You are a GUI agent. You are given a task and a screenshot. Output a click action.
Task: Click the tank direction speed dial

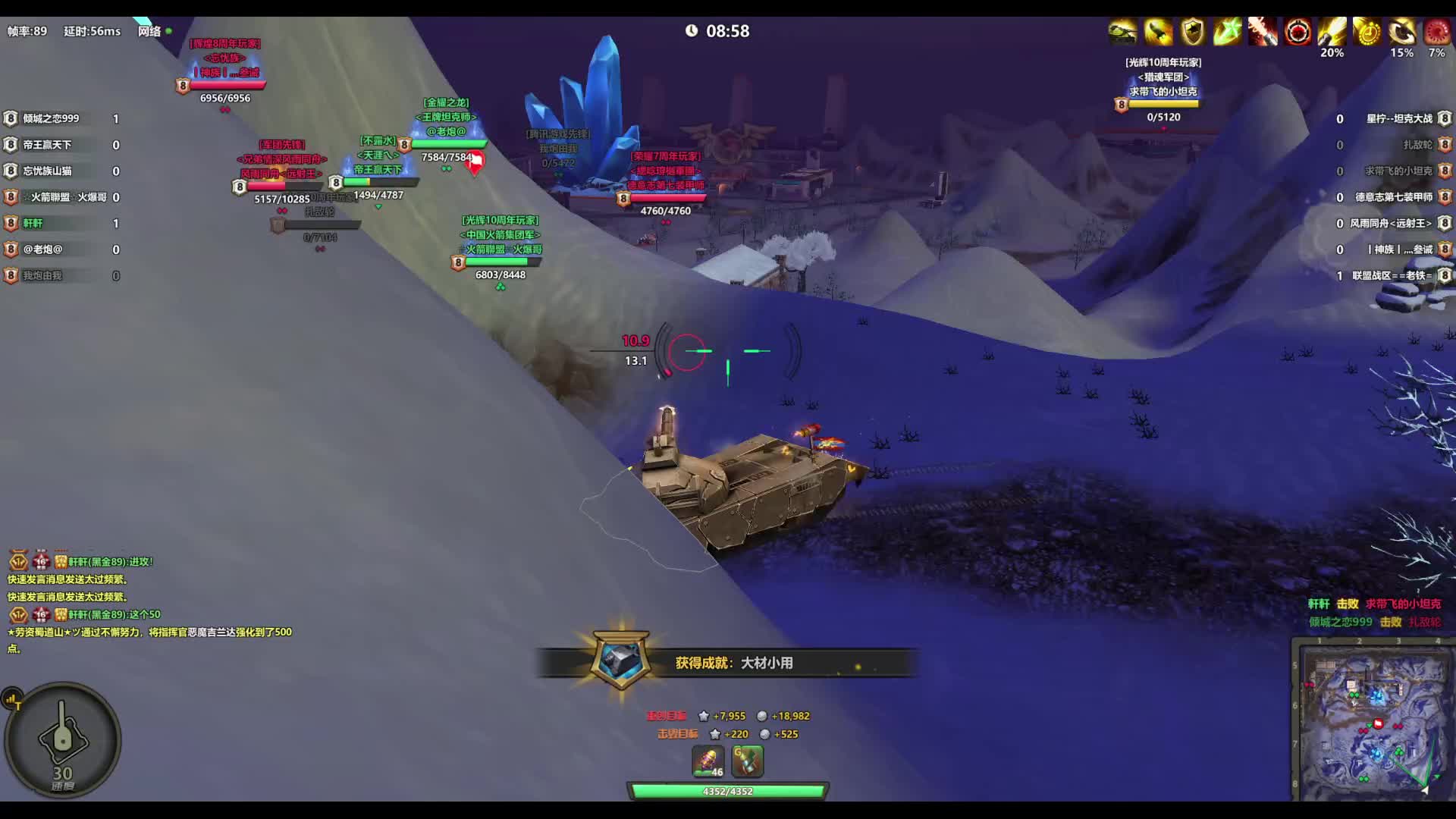tap(62, 739)
